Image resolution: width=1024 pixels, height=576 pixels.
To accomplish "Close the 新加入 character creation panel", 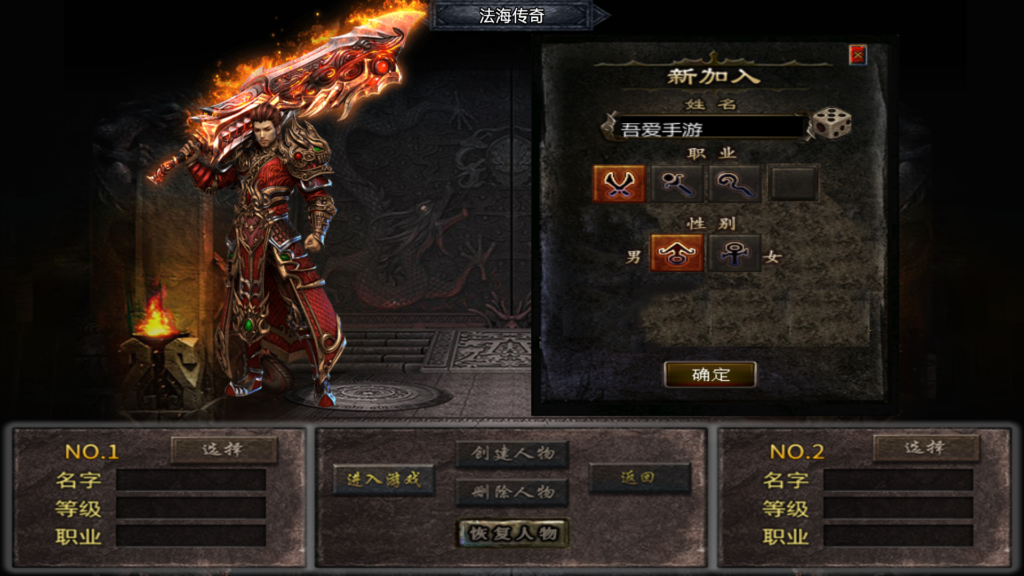I will pyautogui.click(x=857, y=55).
